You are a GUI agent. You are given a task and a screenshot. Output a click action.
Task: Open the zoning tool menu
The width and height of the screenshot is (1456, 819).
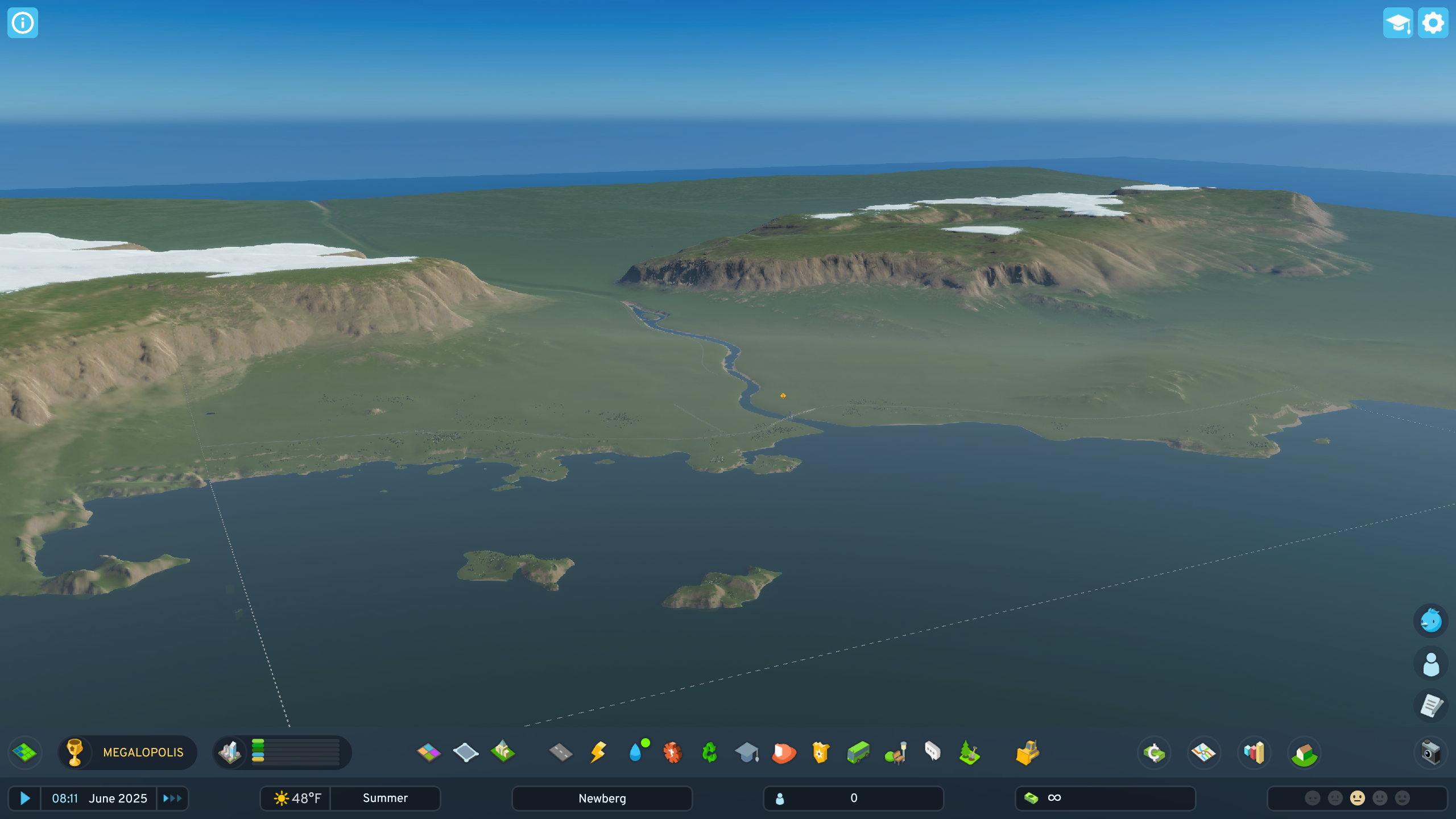click(428, 752)
